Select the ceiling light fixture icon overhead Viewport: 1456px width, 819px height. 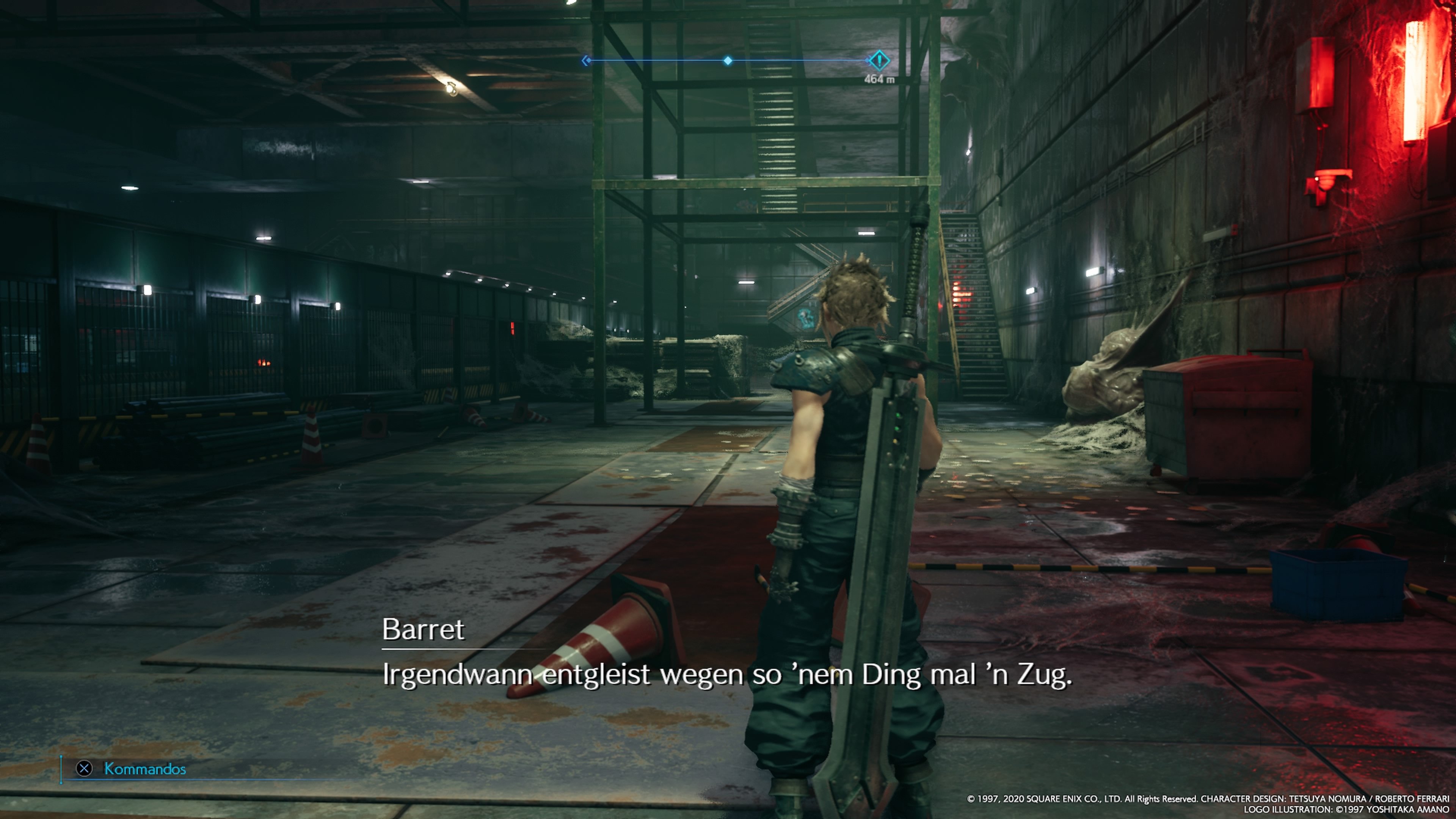tap(451, 89)
